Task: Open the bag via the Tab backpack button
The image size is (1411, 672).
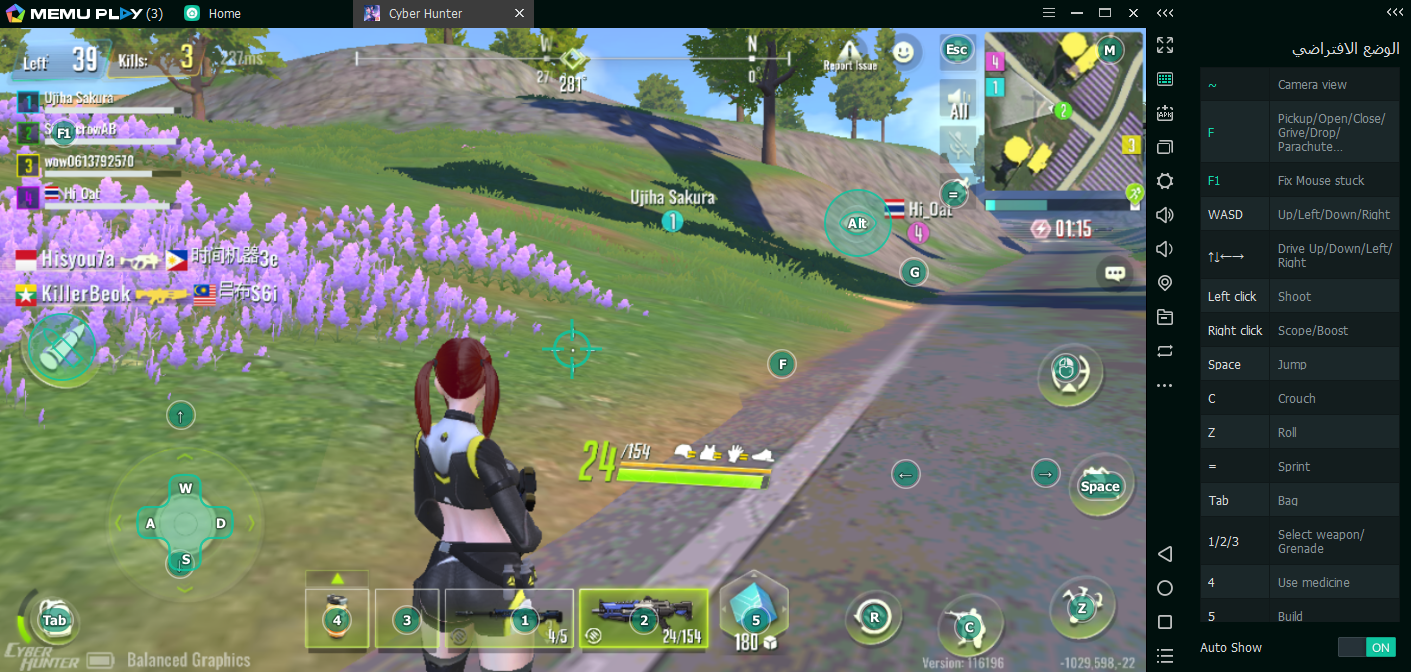Action: click(x=54, y=620)
